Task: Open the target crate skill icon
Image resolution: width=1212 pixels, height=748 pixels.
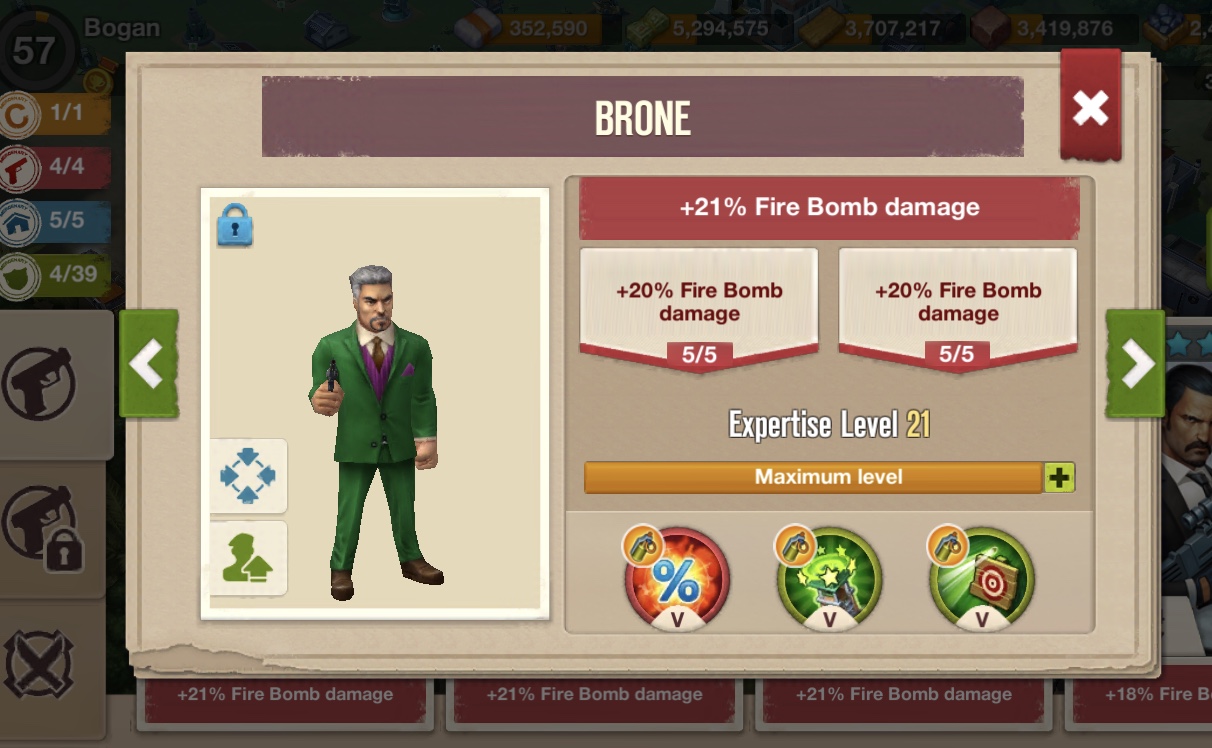Action: [x=982, y=580]
